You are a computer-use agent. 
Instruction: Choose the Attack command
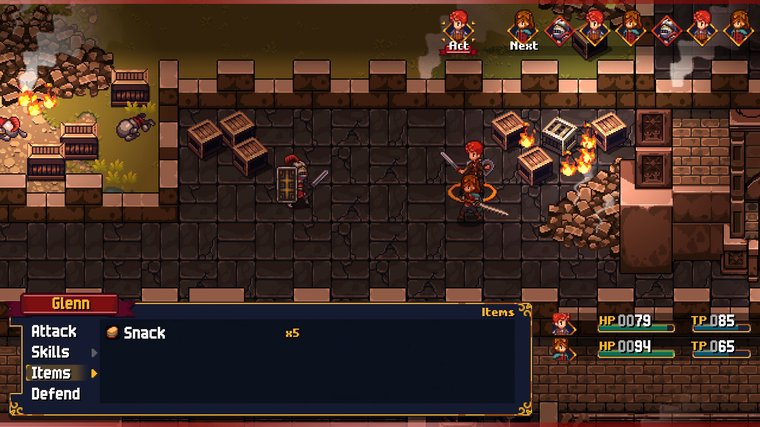tap(54, 331)
